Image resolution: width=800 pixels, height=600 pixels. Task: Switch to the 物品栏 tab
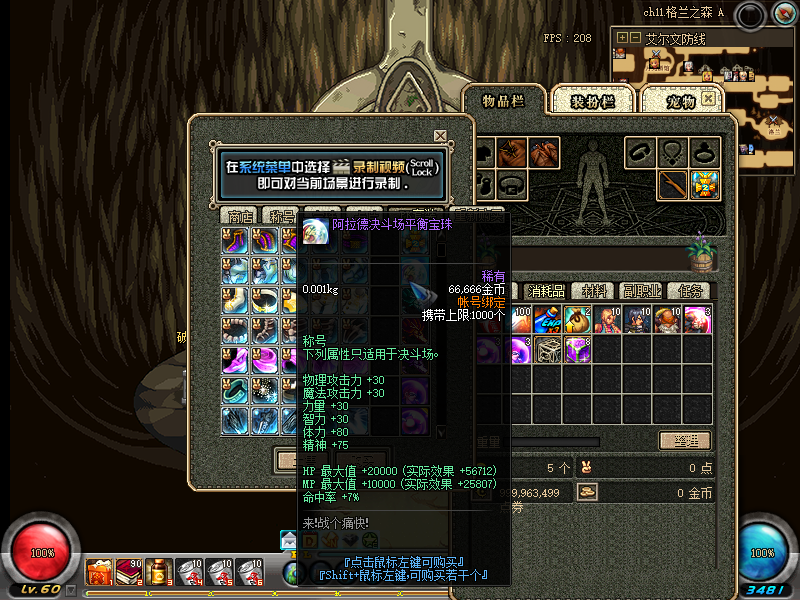(504, 100)
